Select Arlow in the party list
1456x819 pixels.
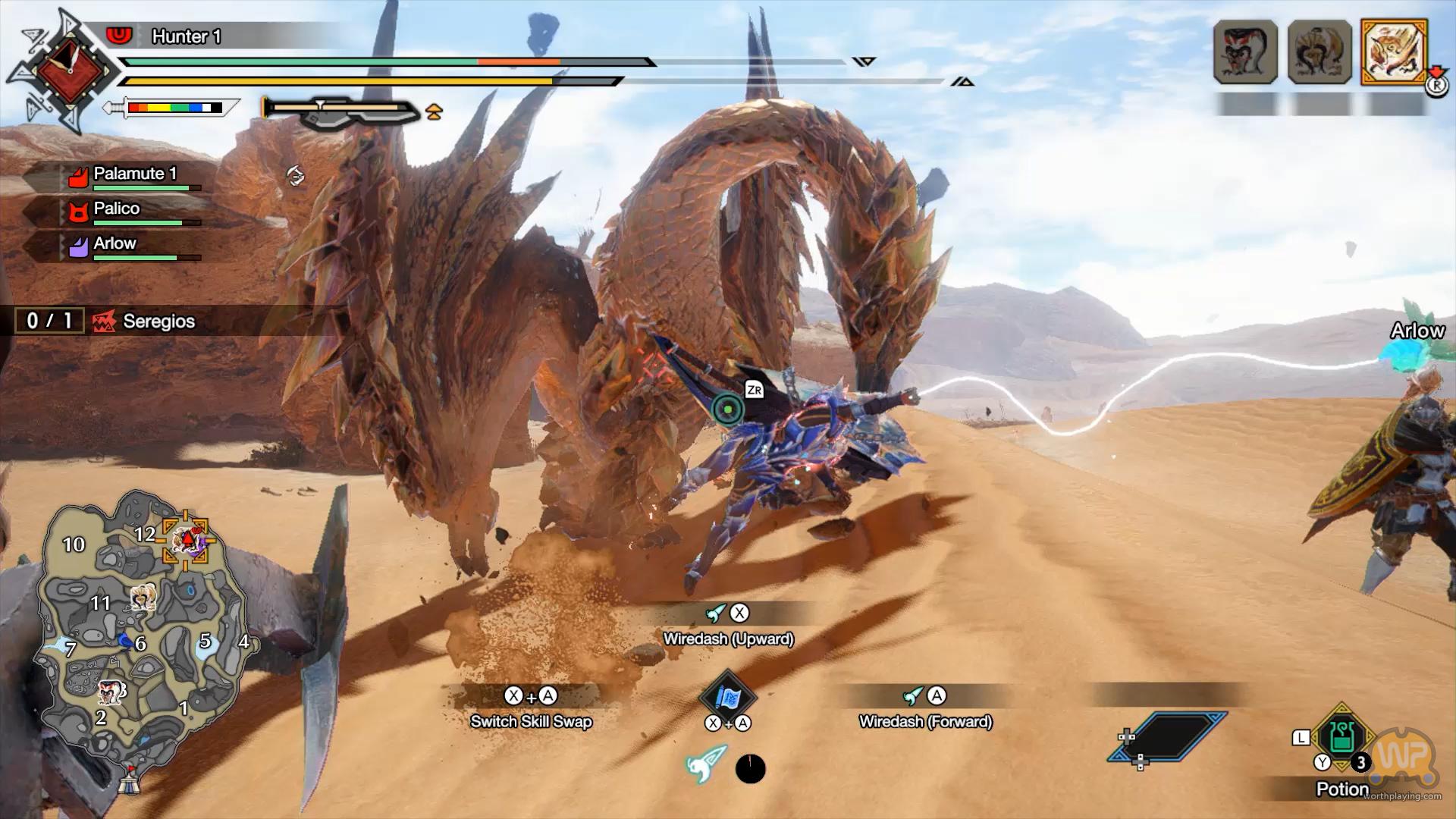tap(115, 245)
